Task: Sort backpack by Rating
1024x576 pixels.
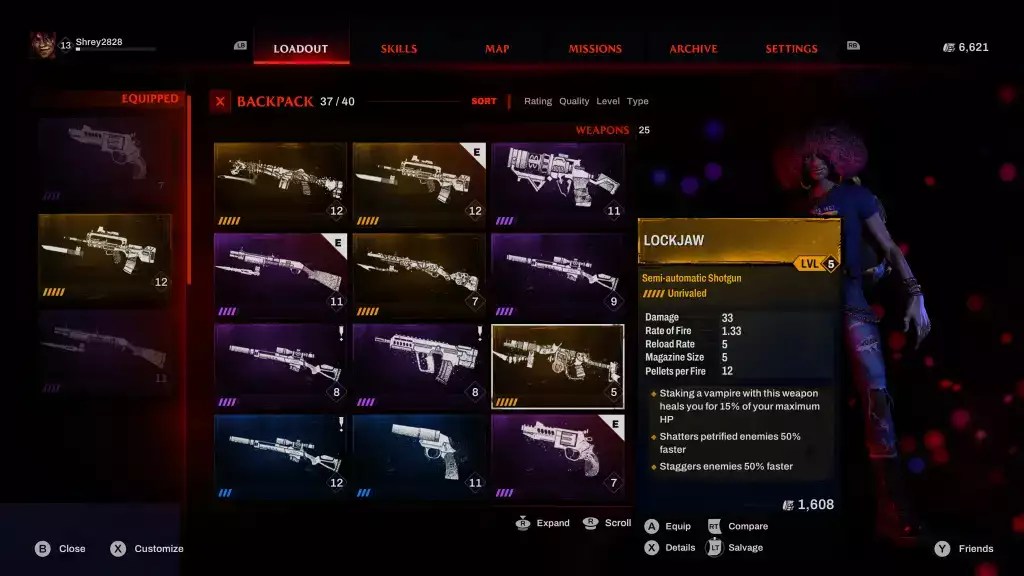Action: point(538,101)
